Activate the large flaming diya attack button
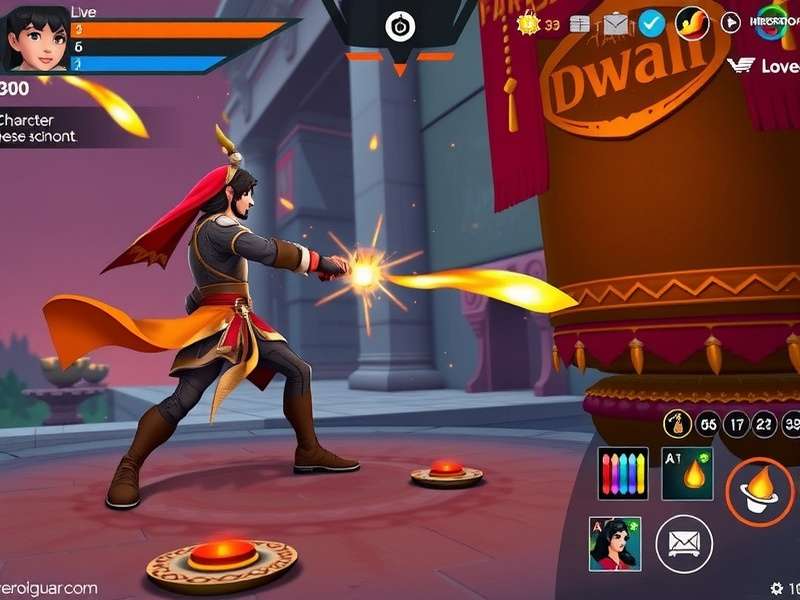800x600 pixels. click(x=759, y=490)
